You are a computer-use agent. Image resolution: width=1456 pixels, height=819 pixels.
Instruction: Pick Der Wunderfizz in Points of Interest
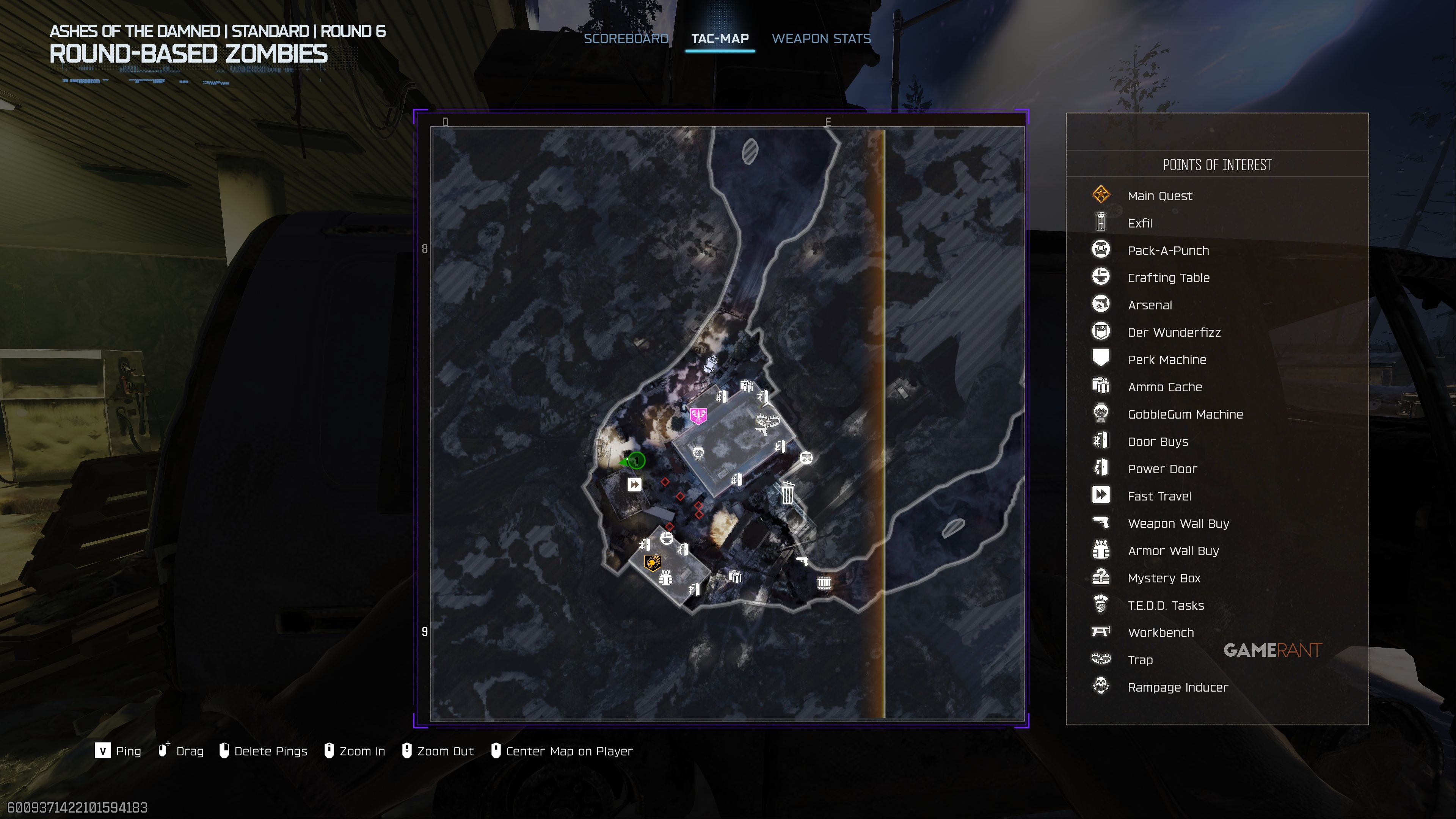[x=1174, y=333]
